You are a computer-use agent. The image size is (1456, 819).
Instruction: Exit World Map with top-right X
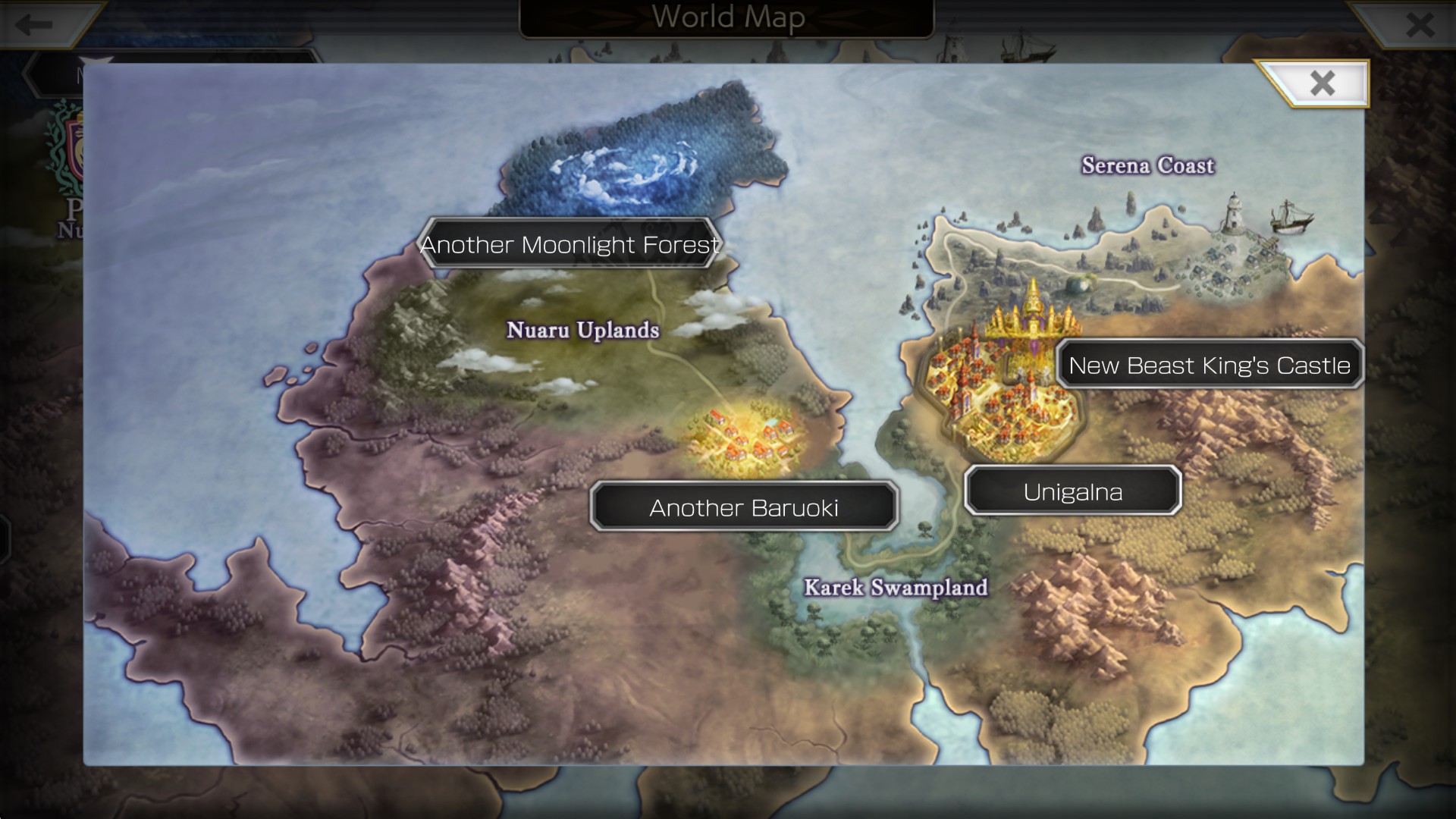(x=1419, y=24)
